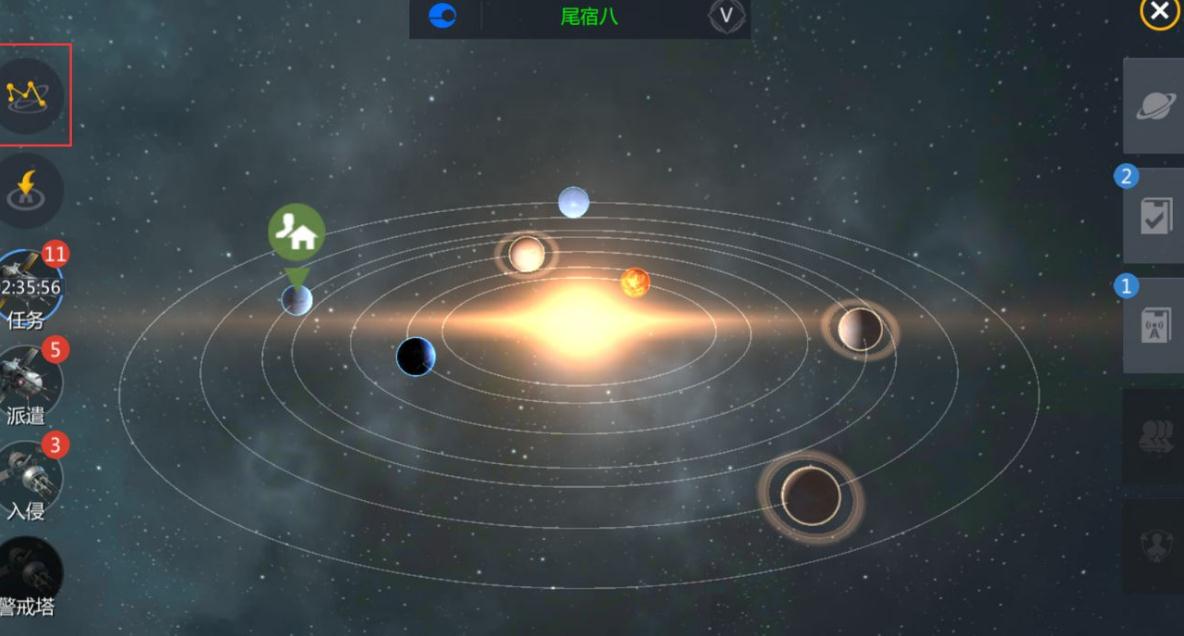This screenshot has width=1184, height=636.
Task: Switch to the ringed planet tab
Action: point(1154,105)
